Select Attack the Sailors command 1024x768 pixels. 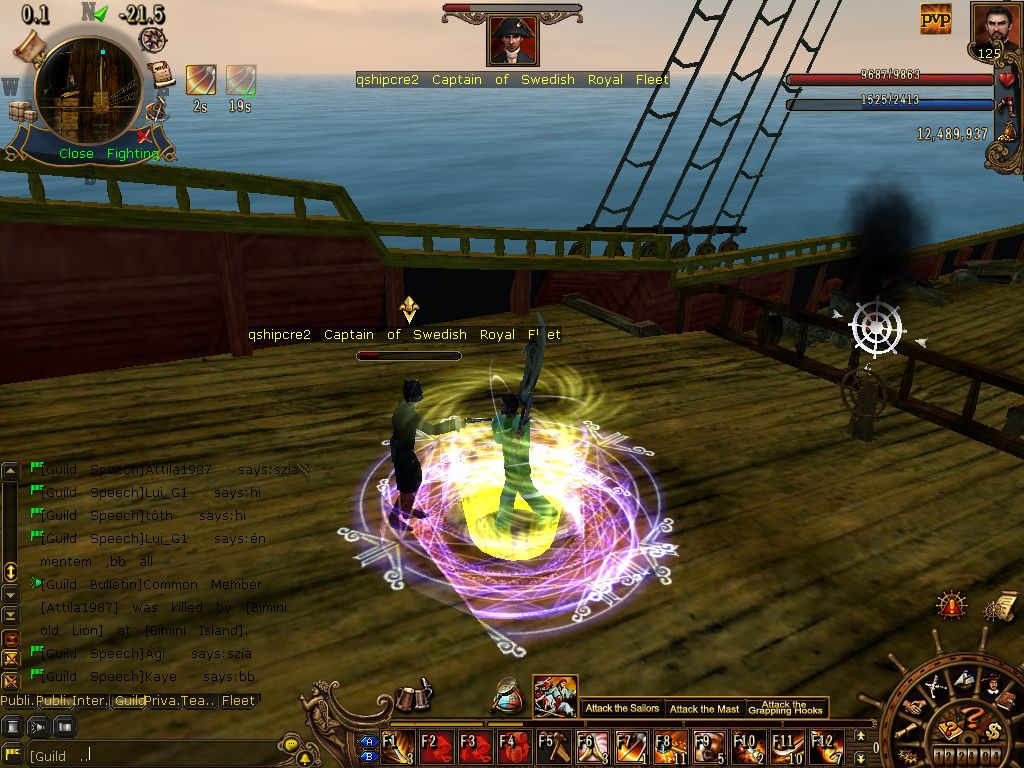[x=622, y=708]
